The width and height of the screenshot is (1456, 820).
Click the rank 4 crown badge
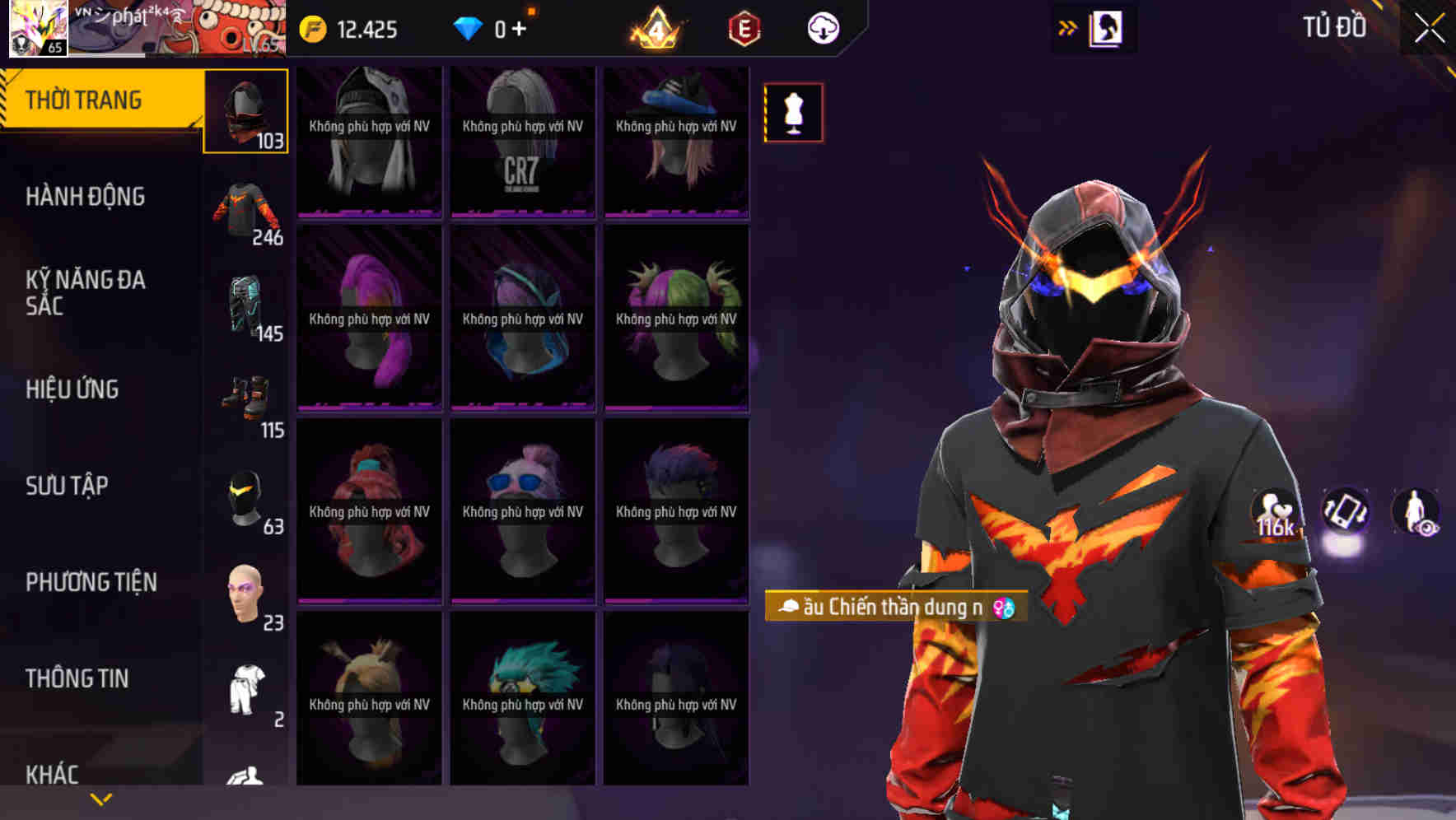[655, 27]
